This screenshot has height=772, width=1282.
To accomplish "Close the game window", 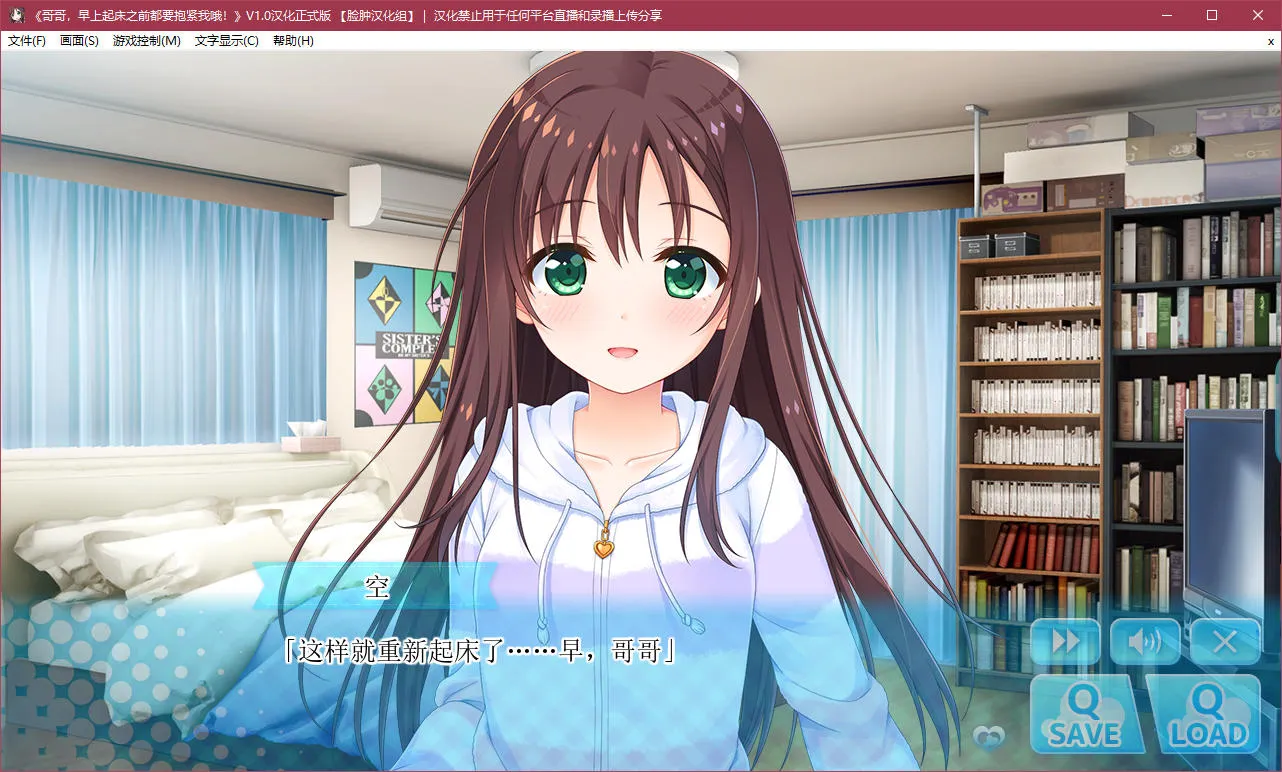I will click(x=1258, y=15).
